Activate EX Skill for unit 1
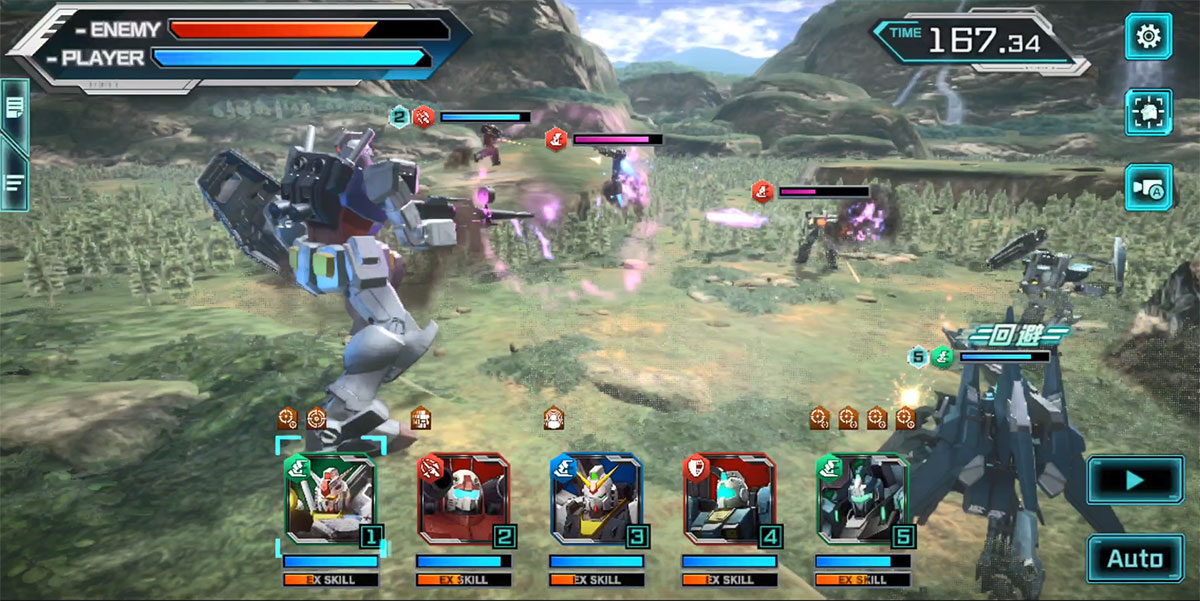 330,580
